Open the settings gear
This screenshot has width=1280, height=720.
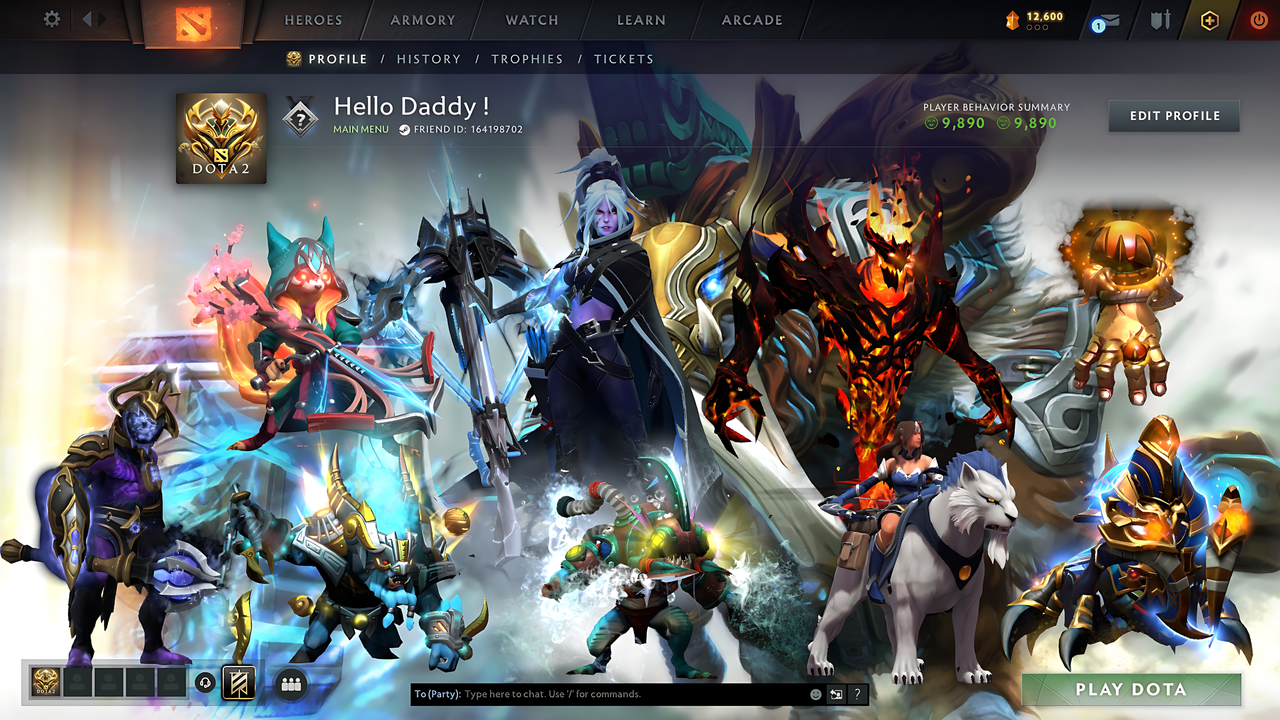tap(50, 20)
